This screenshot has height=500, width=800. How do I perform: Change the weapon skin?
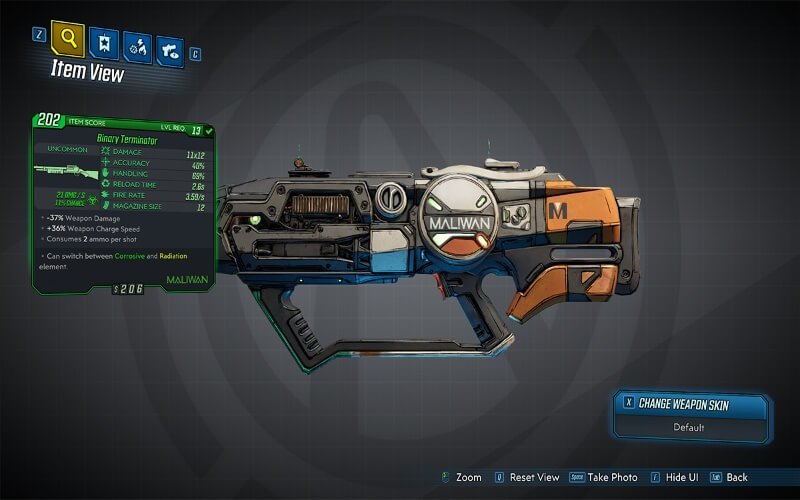691,405
